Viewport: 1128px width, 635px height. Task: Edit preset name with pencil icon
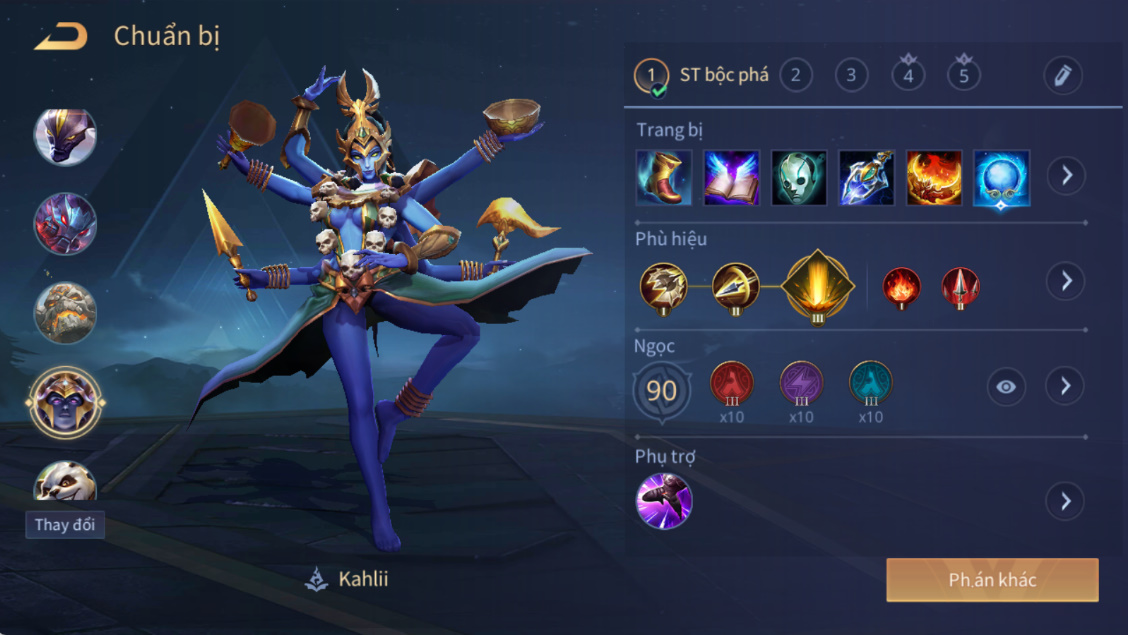pos(1063,76)
